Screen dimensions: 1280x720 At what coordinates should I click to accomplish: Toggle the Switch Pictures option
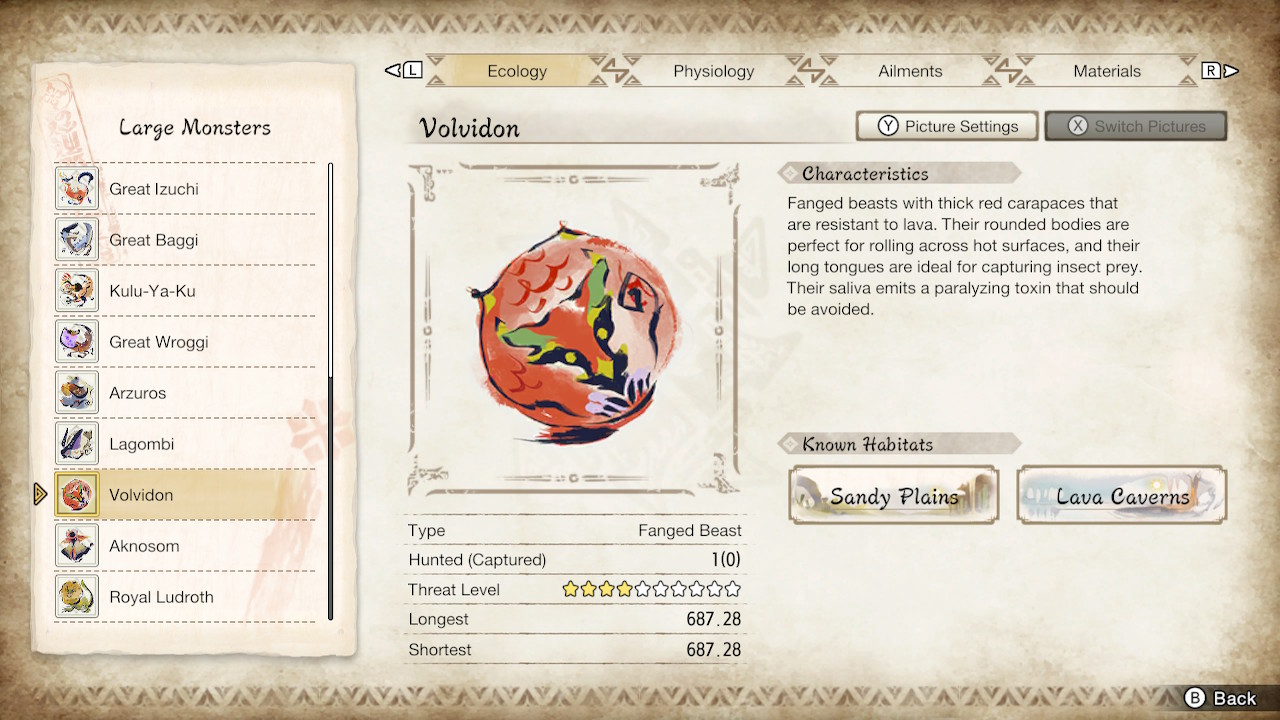[1136, 126]
